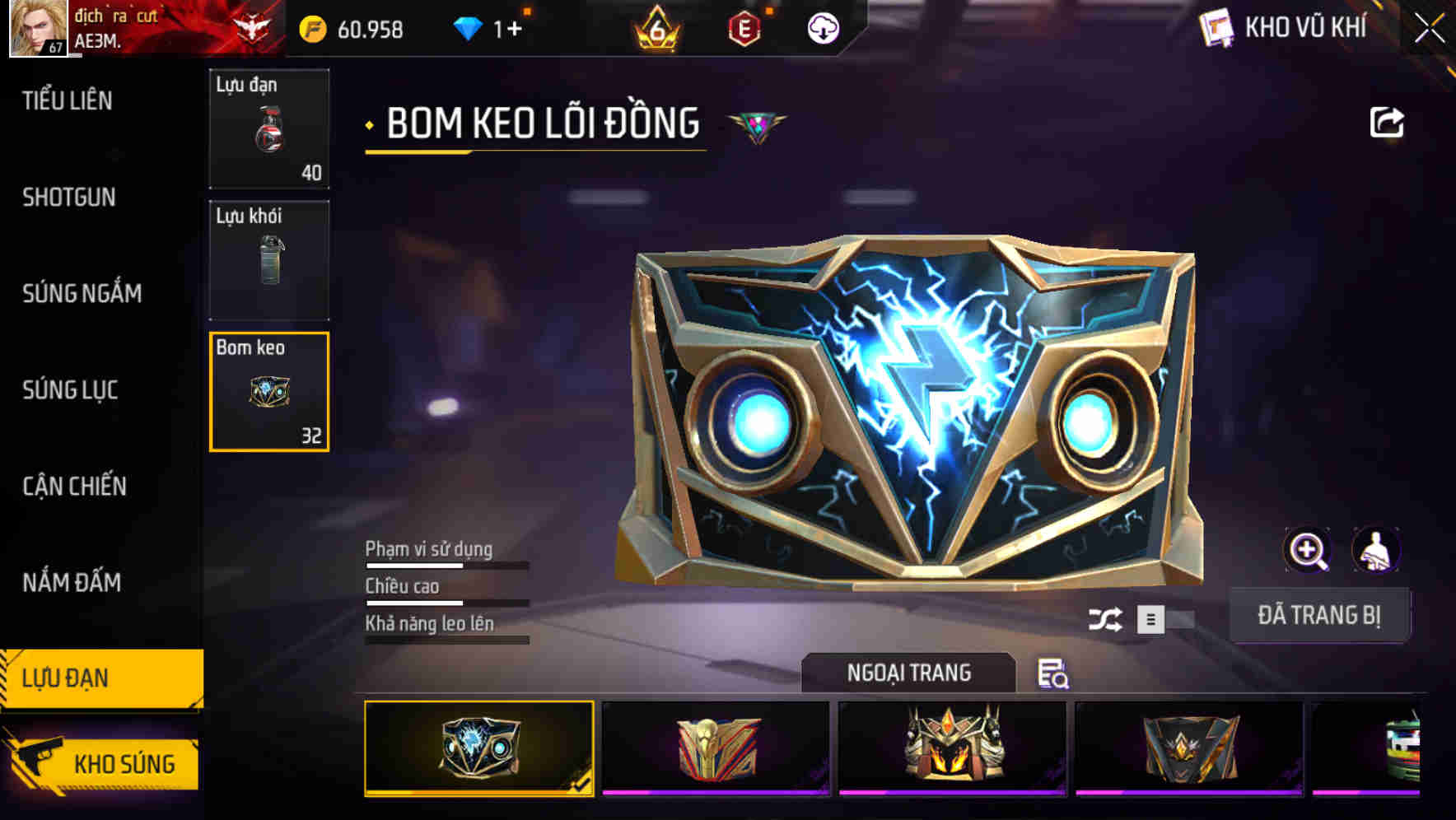
Task: Select the SHOTGUN weapon category
Action: click(x=70, y=198)
